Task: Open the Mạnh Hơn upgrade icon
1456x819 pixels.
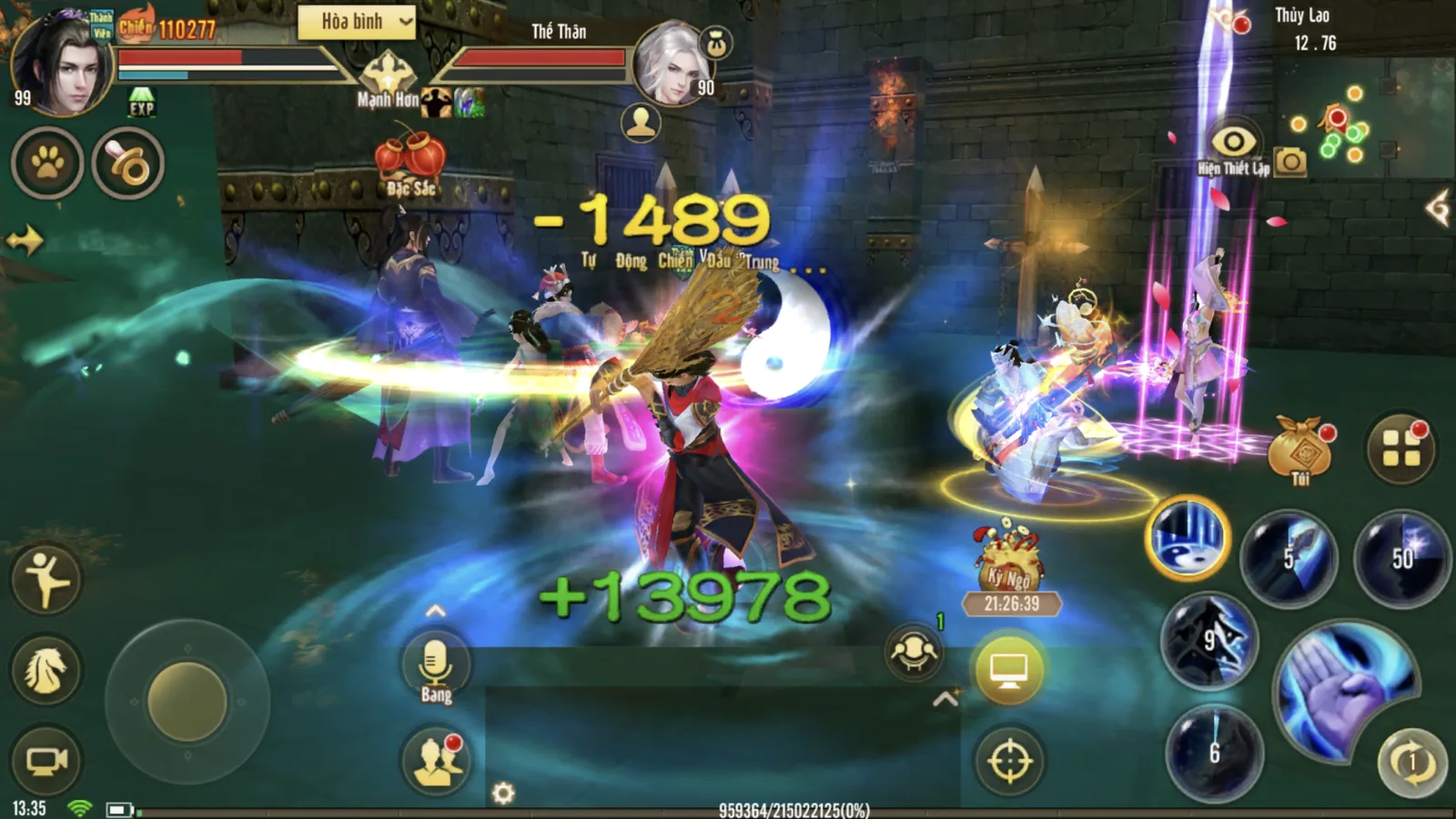Action: tap(389, 77)
